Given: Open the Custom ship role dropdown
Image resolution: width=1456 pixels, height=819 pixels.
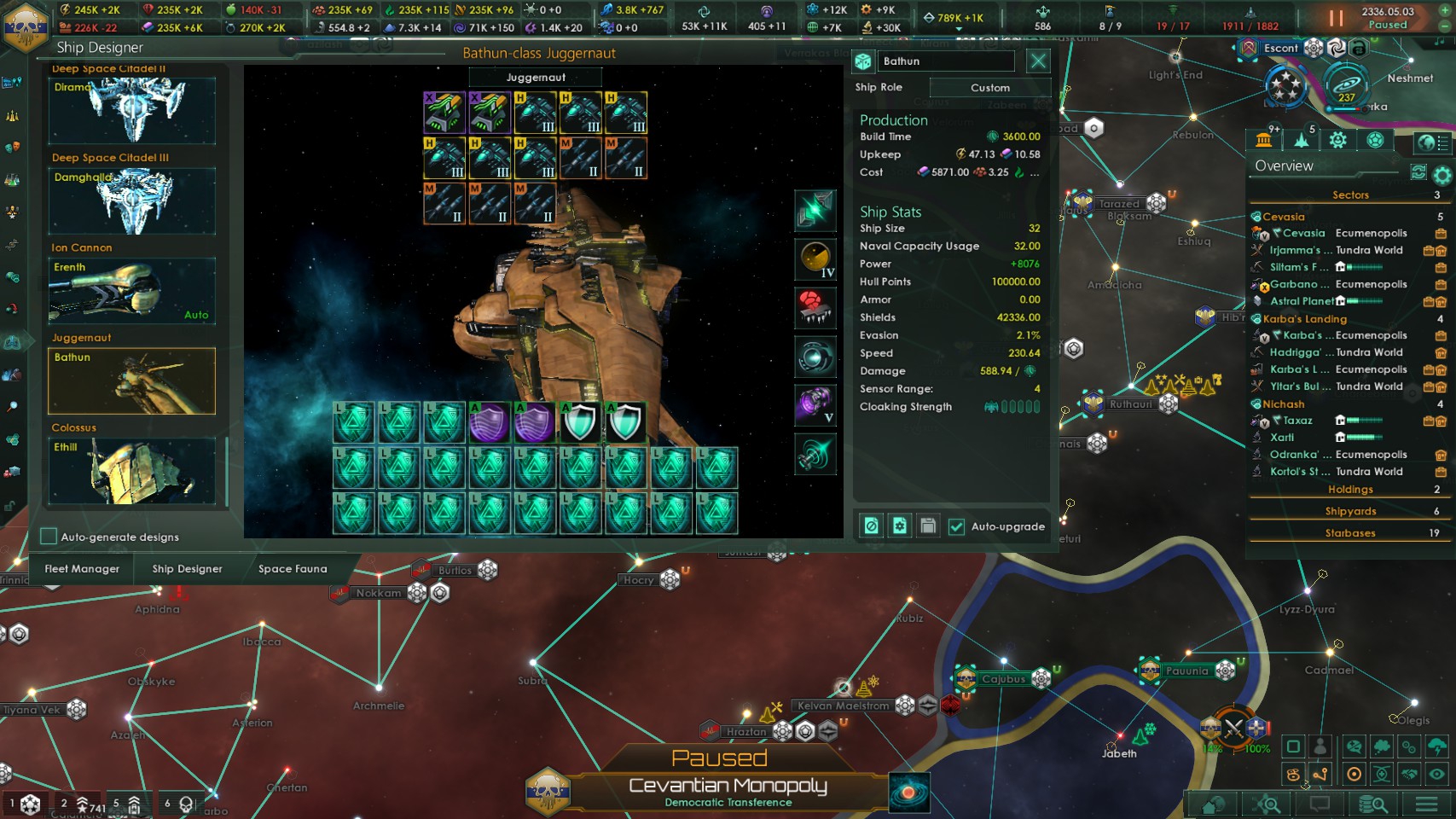Looking at the screenshot, I should pos(989,88).
